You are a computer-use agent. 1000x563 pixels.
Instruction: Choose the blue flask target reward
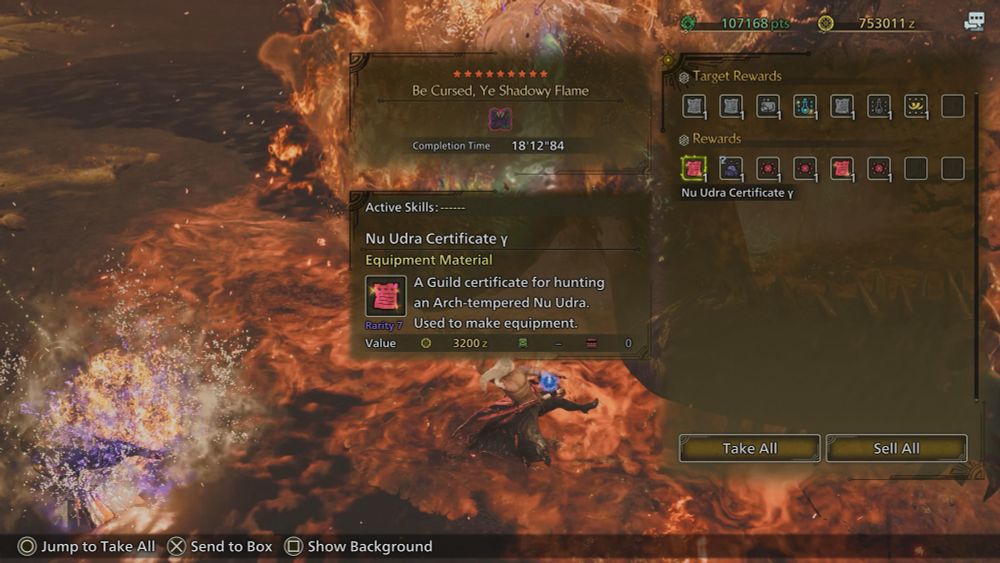805,106
